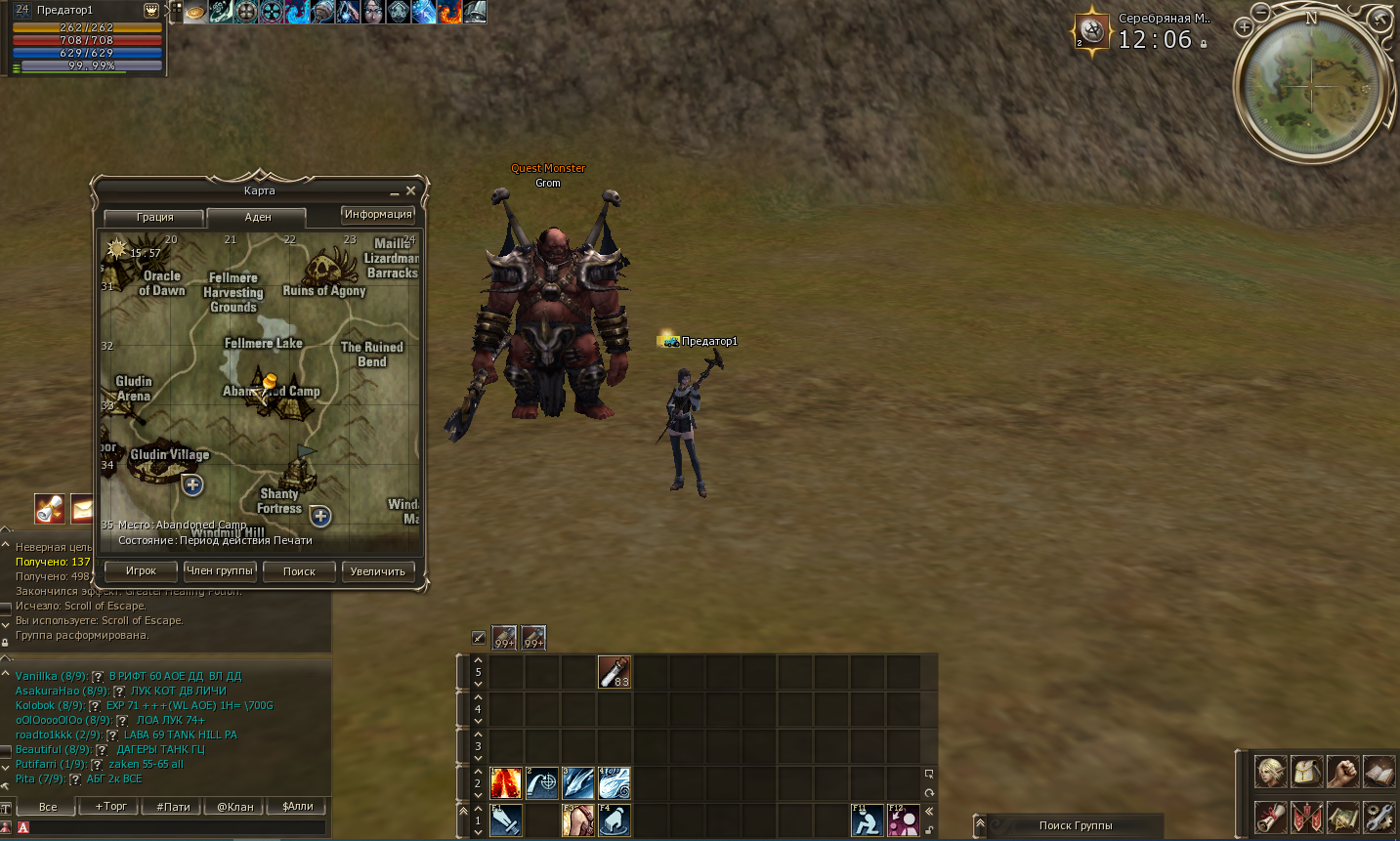The image size is (1400, 841).
Task: Use the potion shortcut in bar row 5
Action: (614, 671)
